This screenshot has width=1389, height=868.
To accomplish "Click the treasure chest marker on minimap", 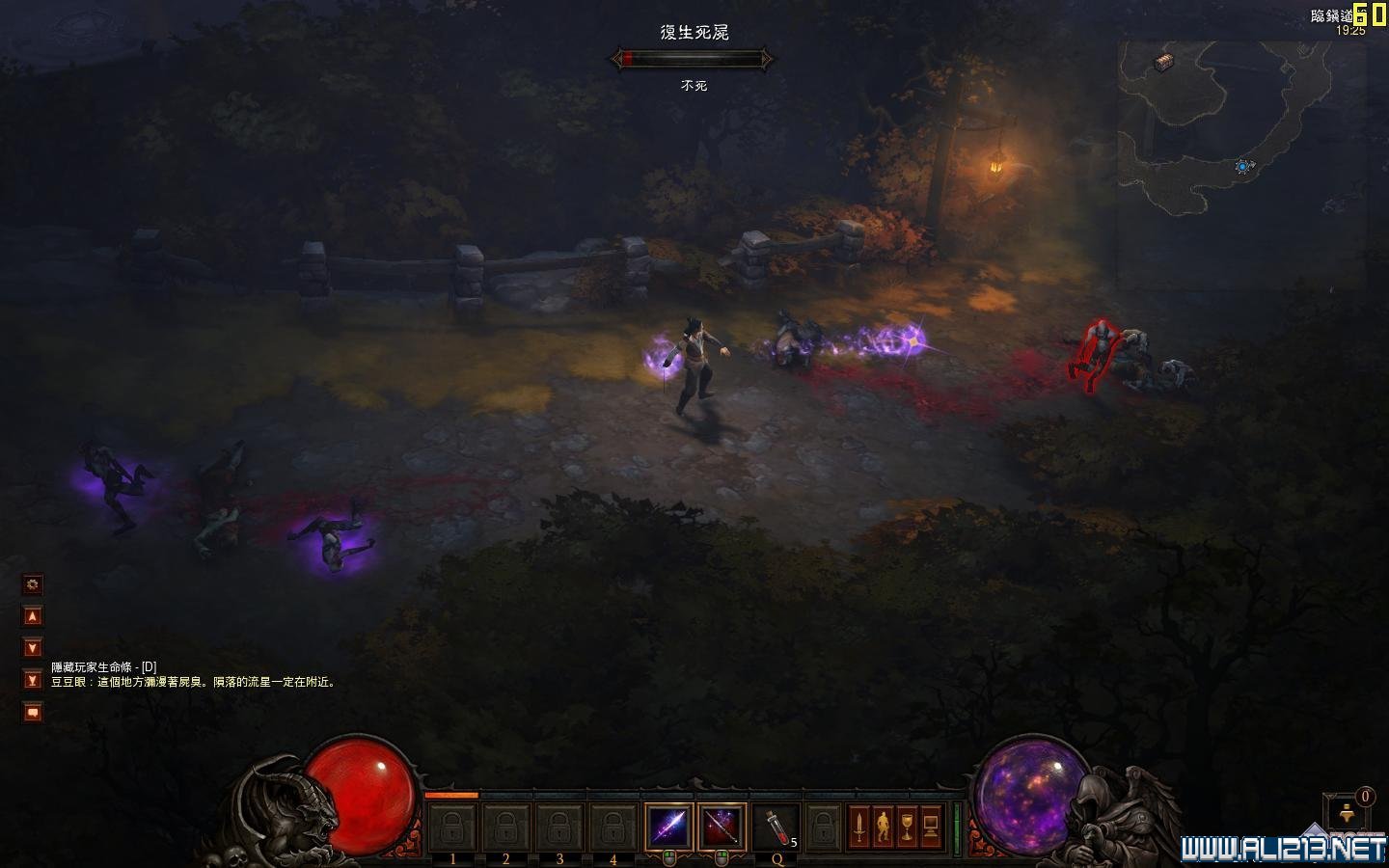I will click(1164, 63).
